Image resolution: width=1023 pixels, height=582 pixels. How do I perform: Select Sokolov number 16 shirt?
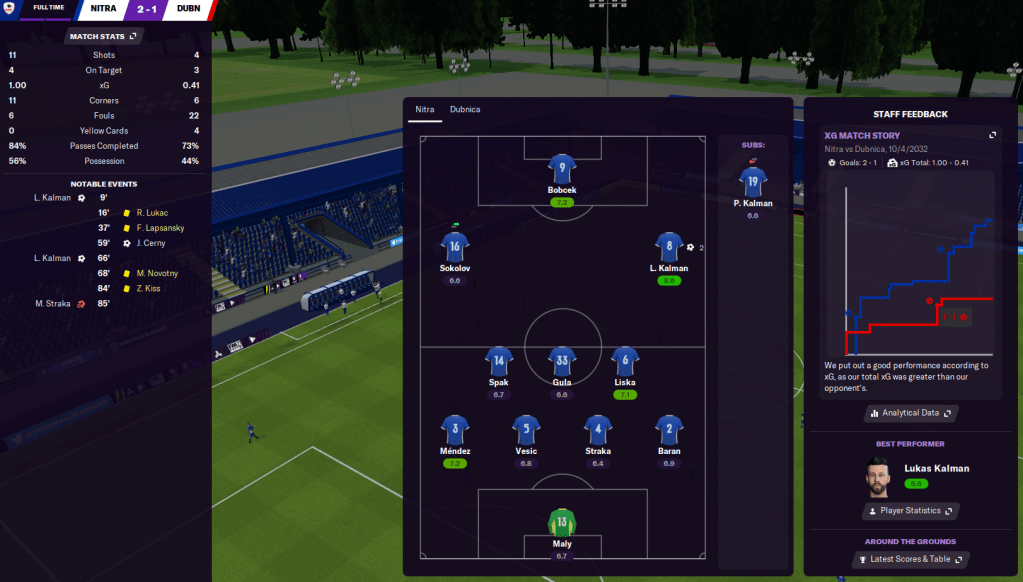(x=455, y=247)
